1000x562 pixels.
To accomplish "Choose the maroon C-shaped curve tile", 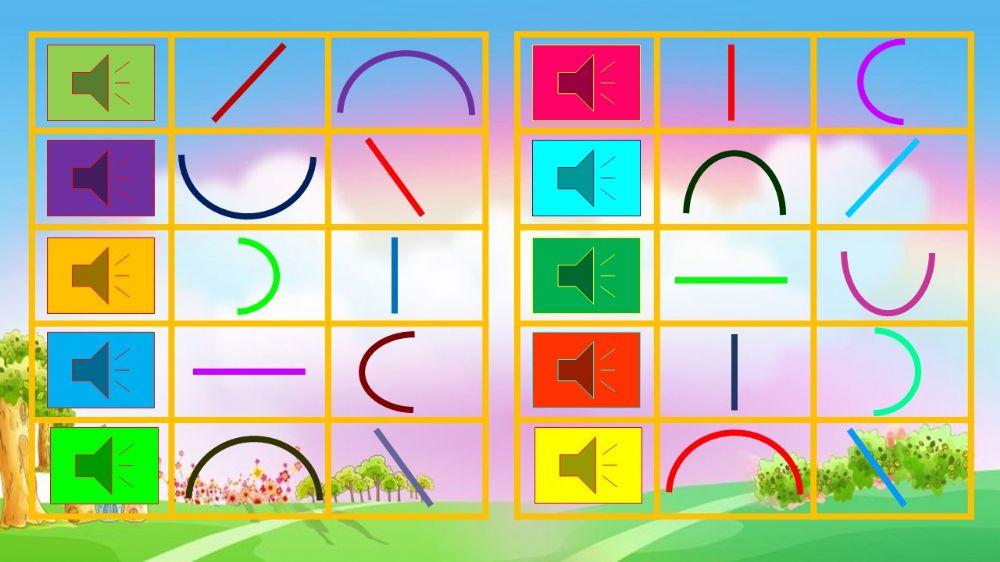I will (x=386, y=371).
